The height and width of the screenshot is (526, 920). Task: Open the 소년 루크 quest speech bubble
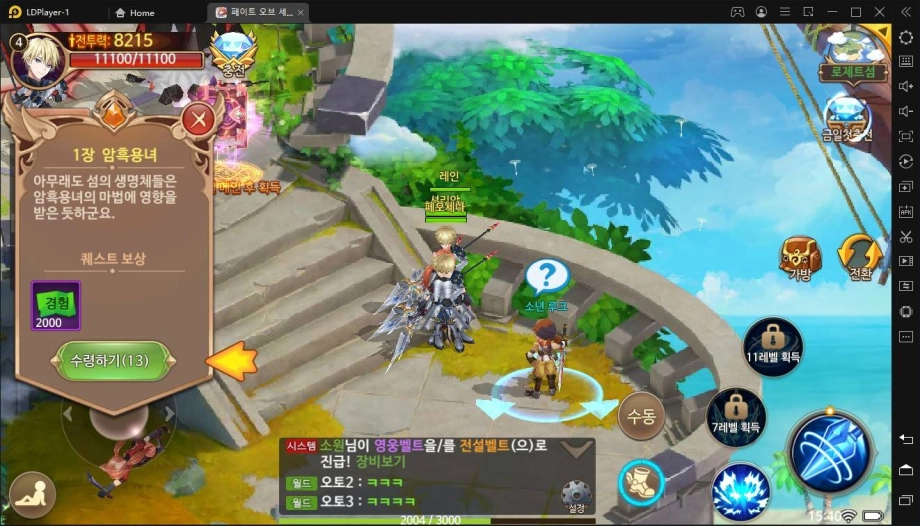546,276
